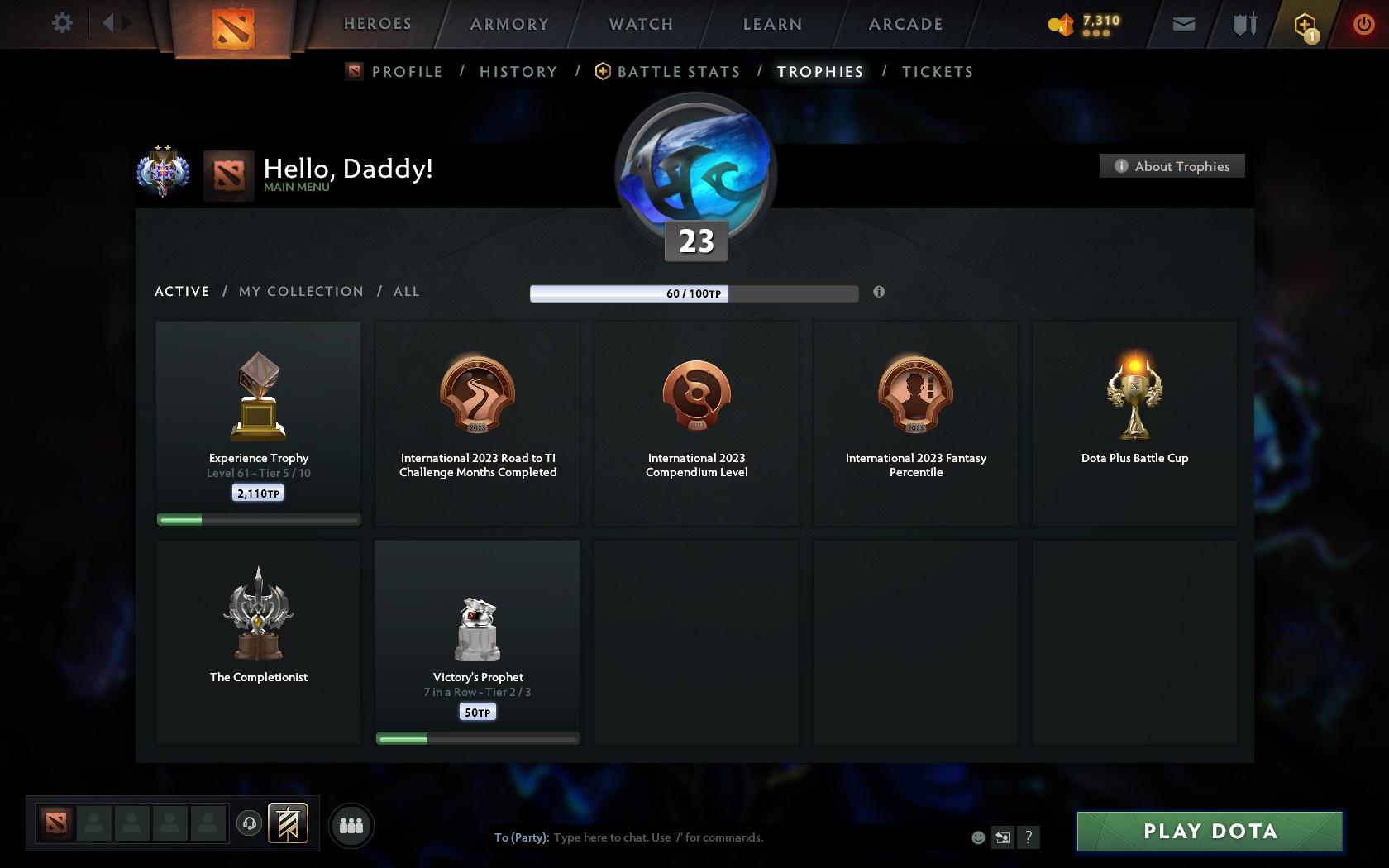Open voice chat headset icon in party bar

[x=251, y=824]
